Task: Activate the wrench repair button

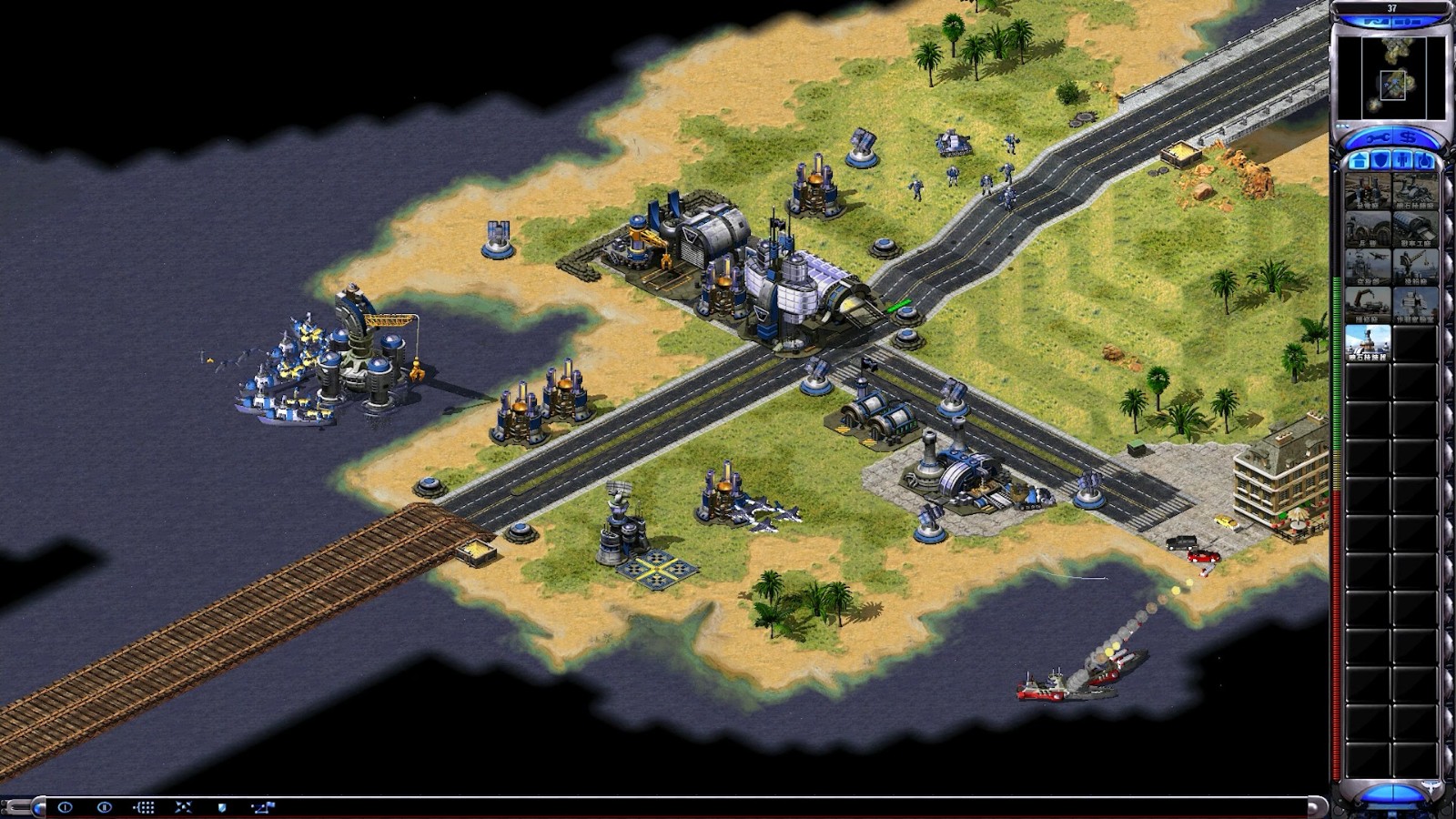Action: pos(1372,138)
